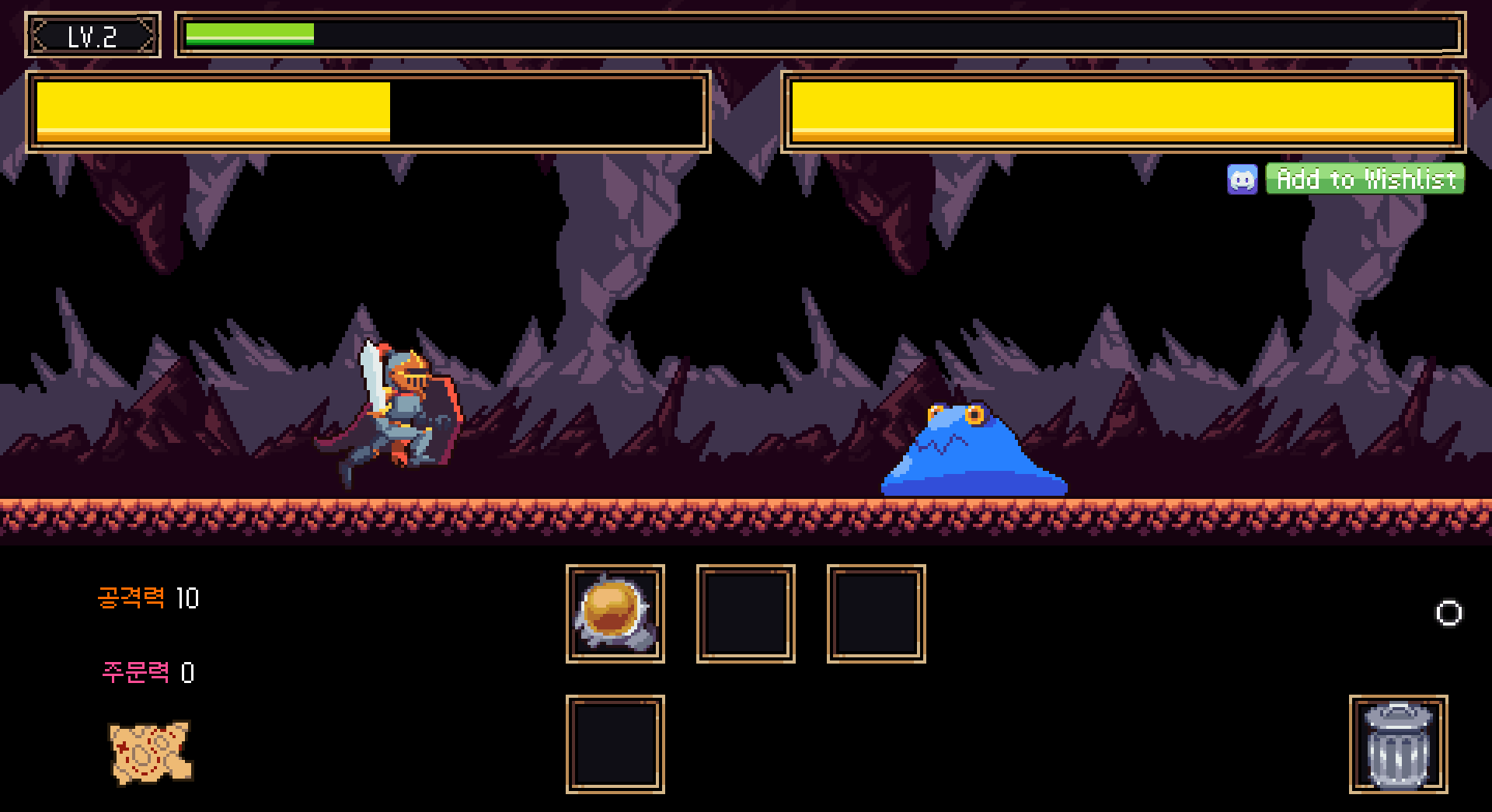Select the golden orb item slot
This screenshot has width=1492, height=812.
point(615,613)
